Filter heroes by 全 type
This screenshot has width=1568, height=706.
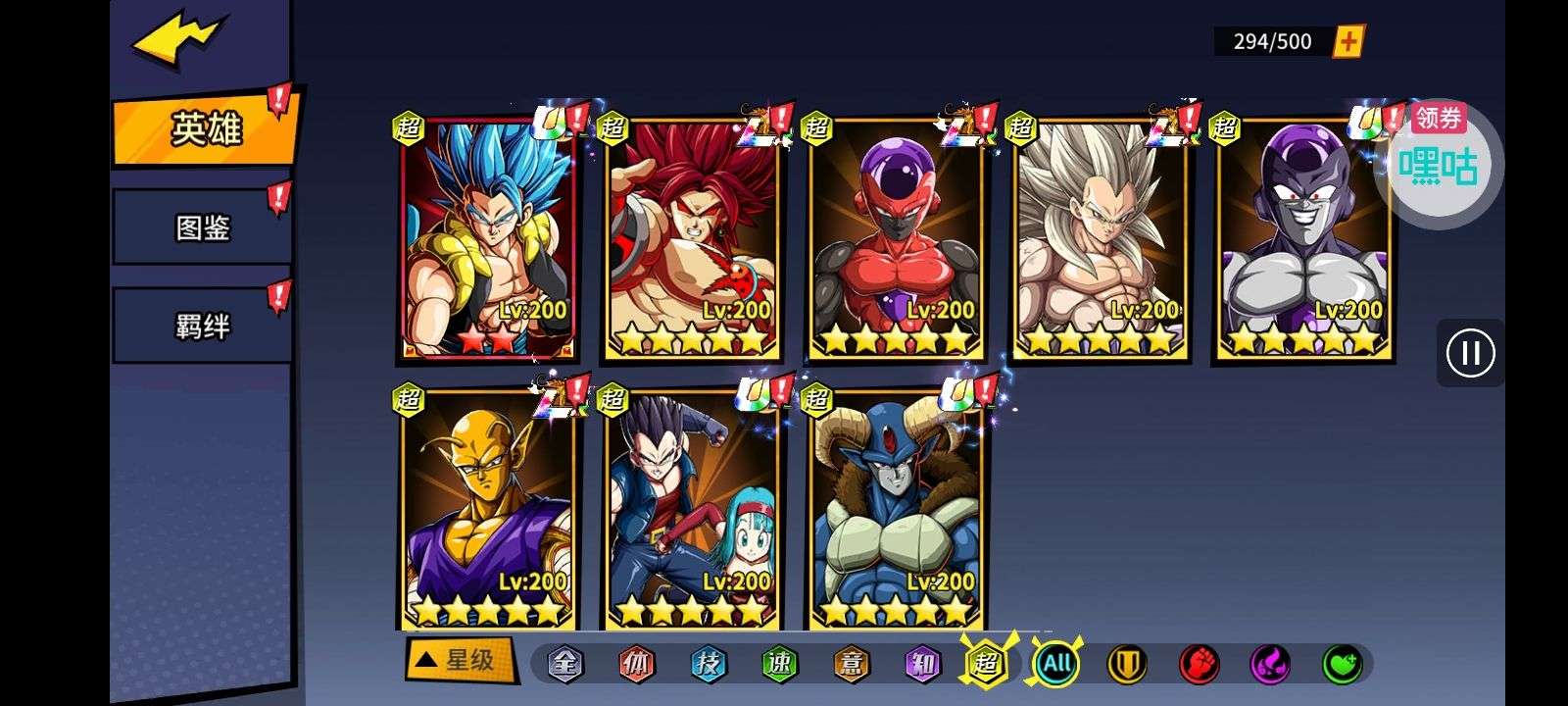564,665
